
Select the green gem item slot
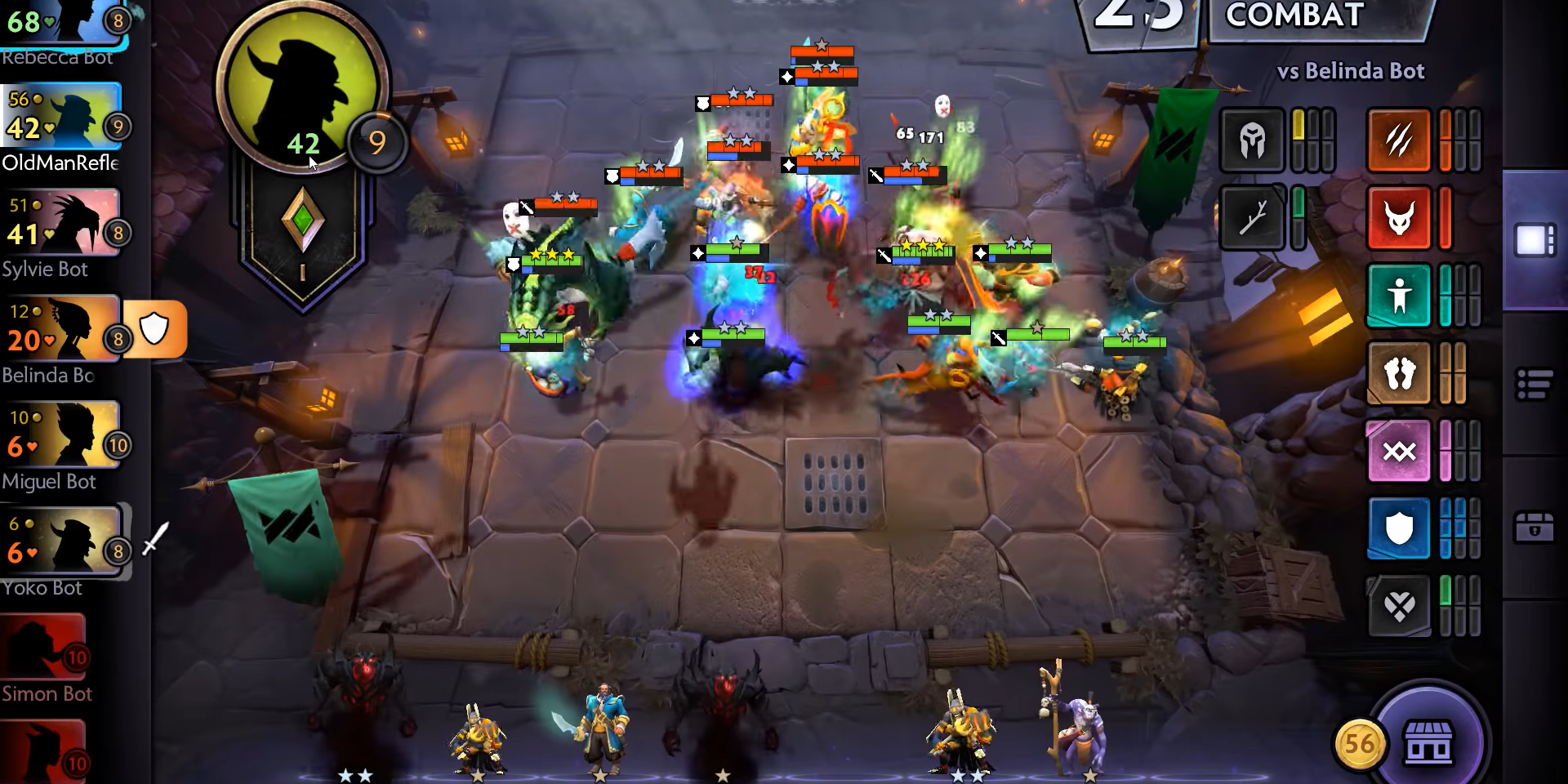pyautogui.click(x=302, y=219)
